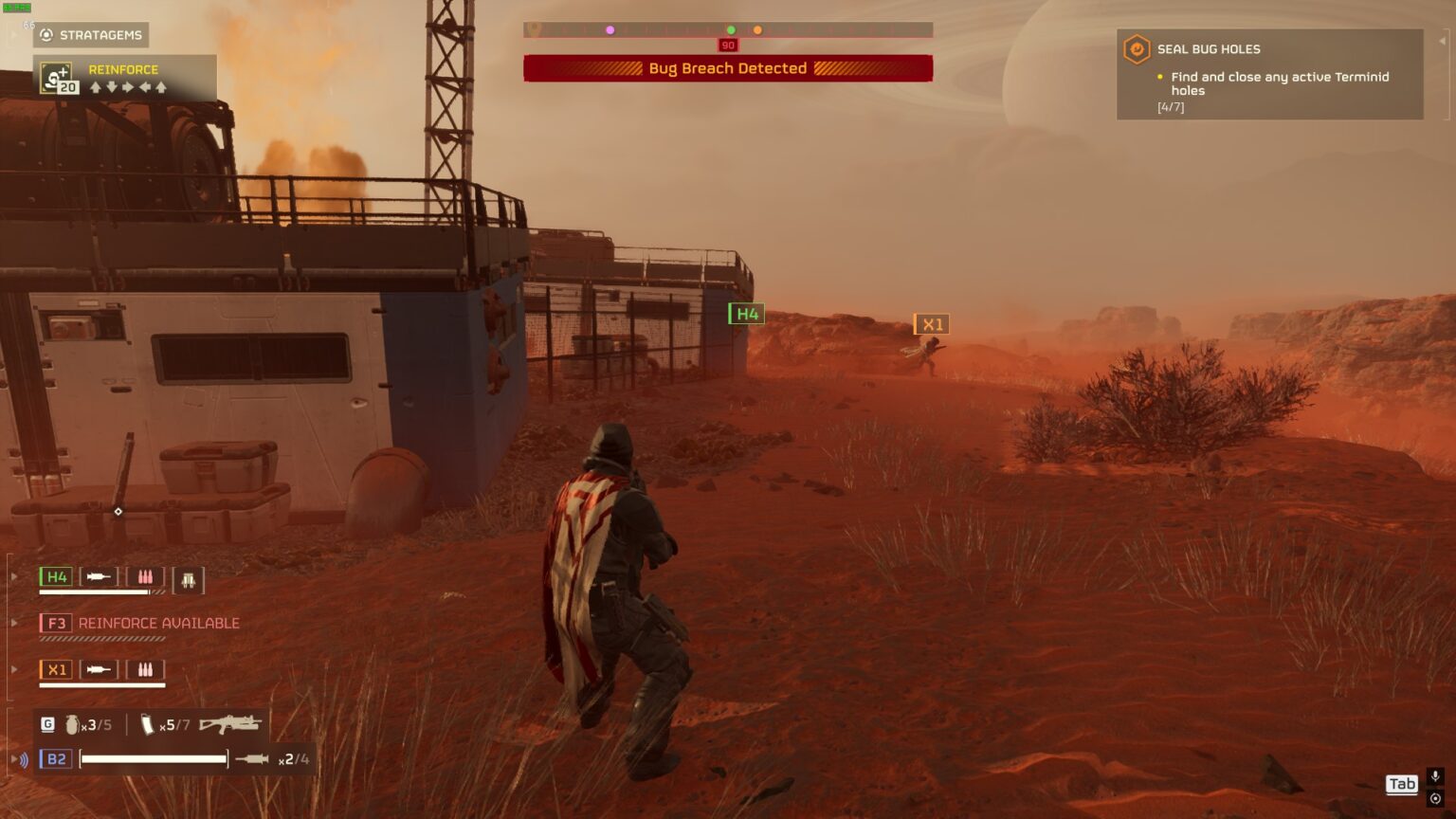Screen dimensions: 1456x819
Task: Click the B2 player tag
Action: pos(56,759)
